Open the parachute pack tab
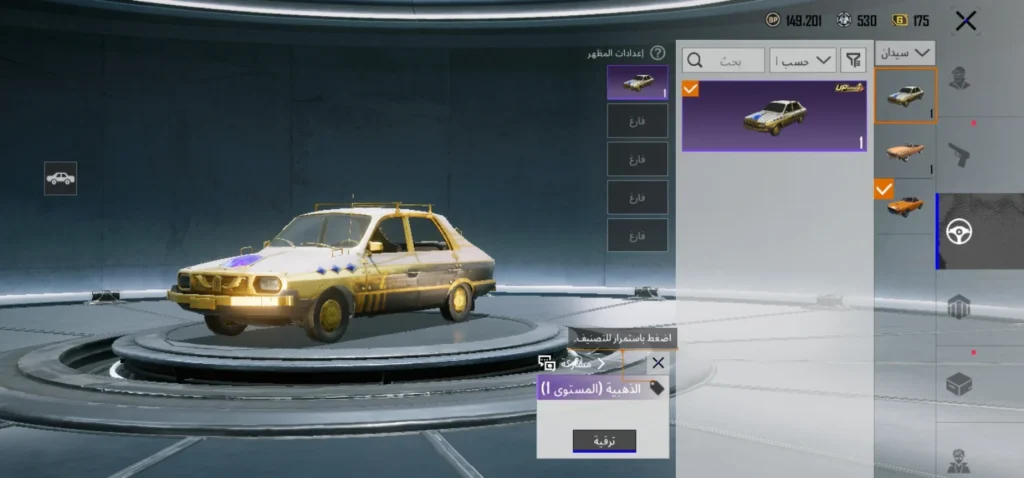 pyautogui.click(x=959, y=307)
